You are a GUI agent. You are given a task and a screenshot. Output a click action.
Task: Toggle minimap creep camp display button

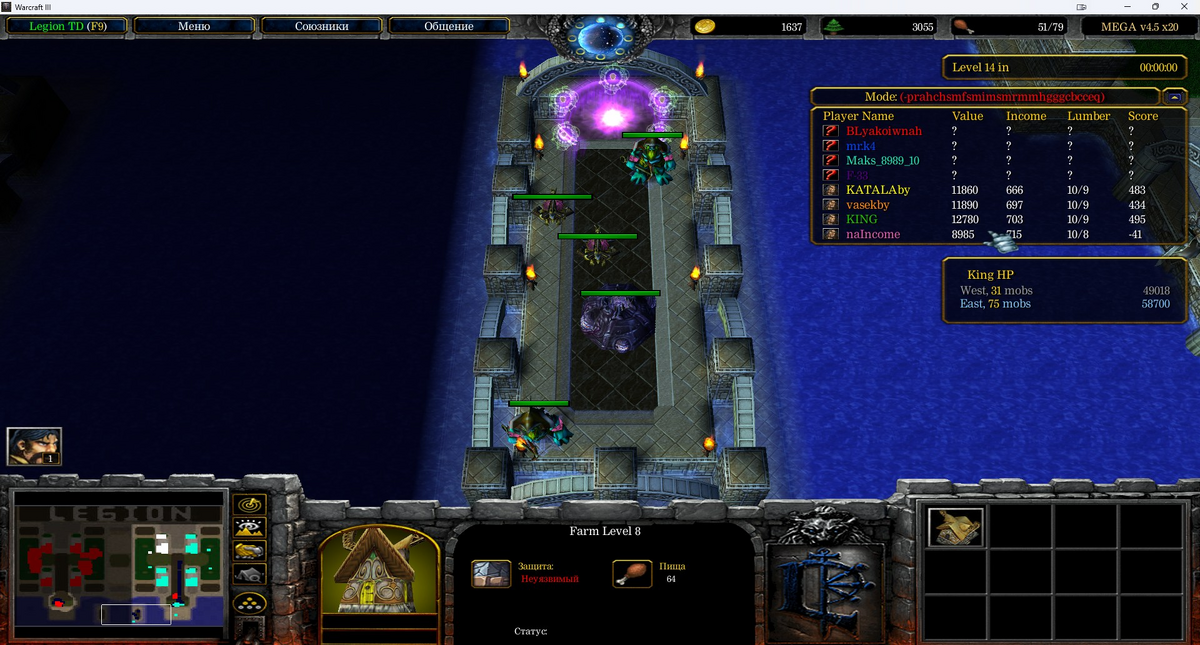(x=249, y=575)
